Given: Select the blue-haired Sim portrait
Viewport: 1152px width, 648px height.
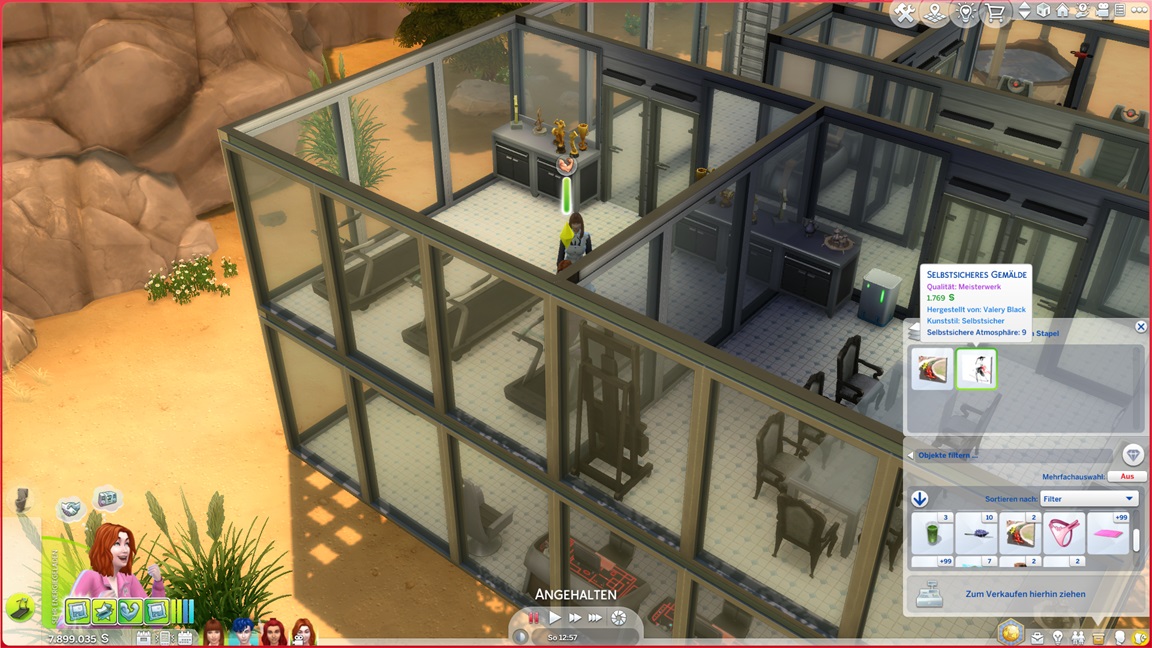Looking at the screenshot, I should click(243, 631).
